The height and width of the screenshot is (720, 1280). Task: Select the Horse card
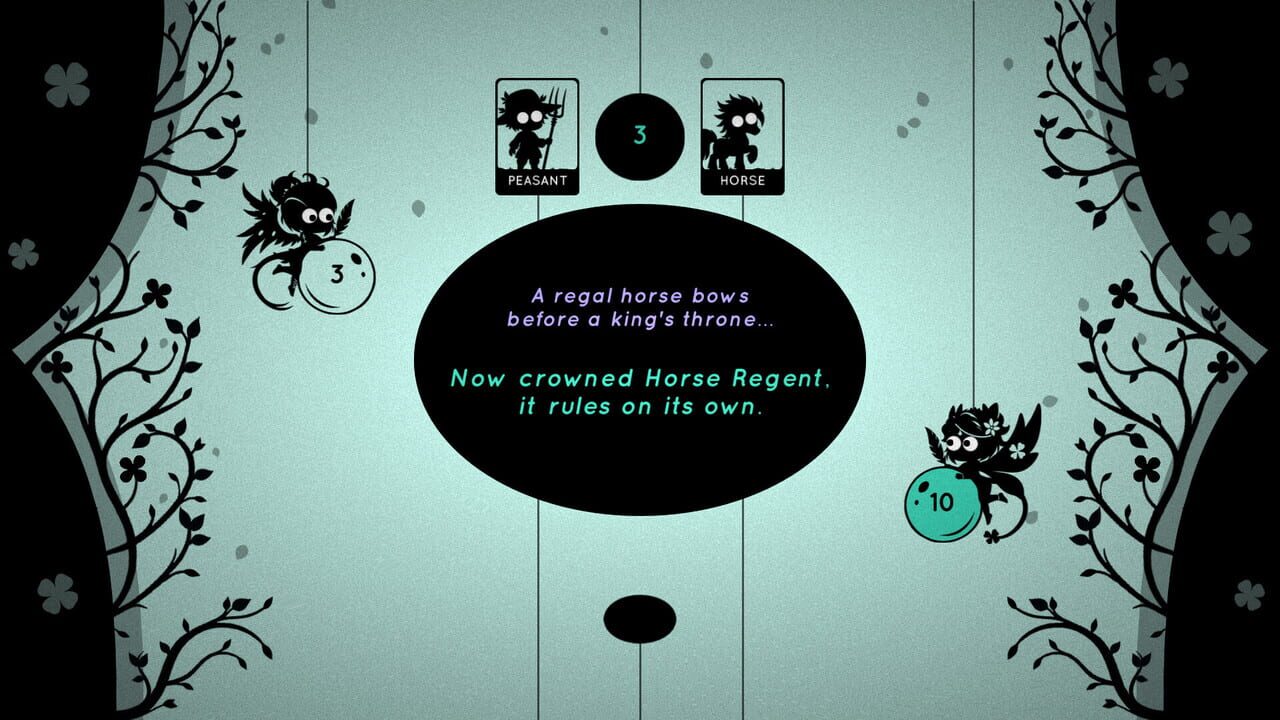coord(742,135)
